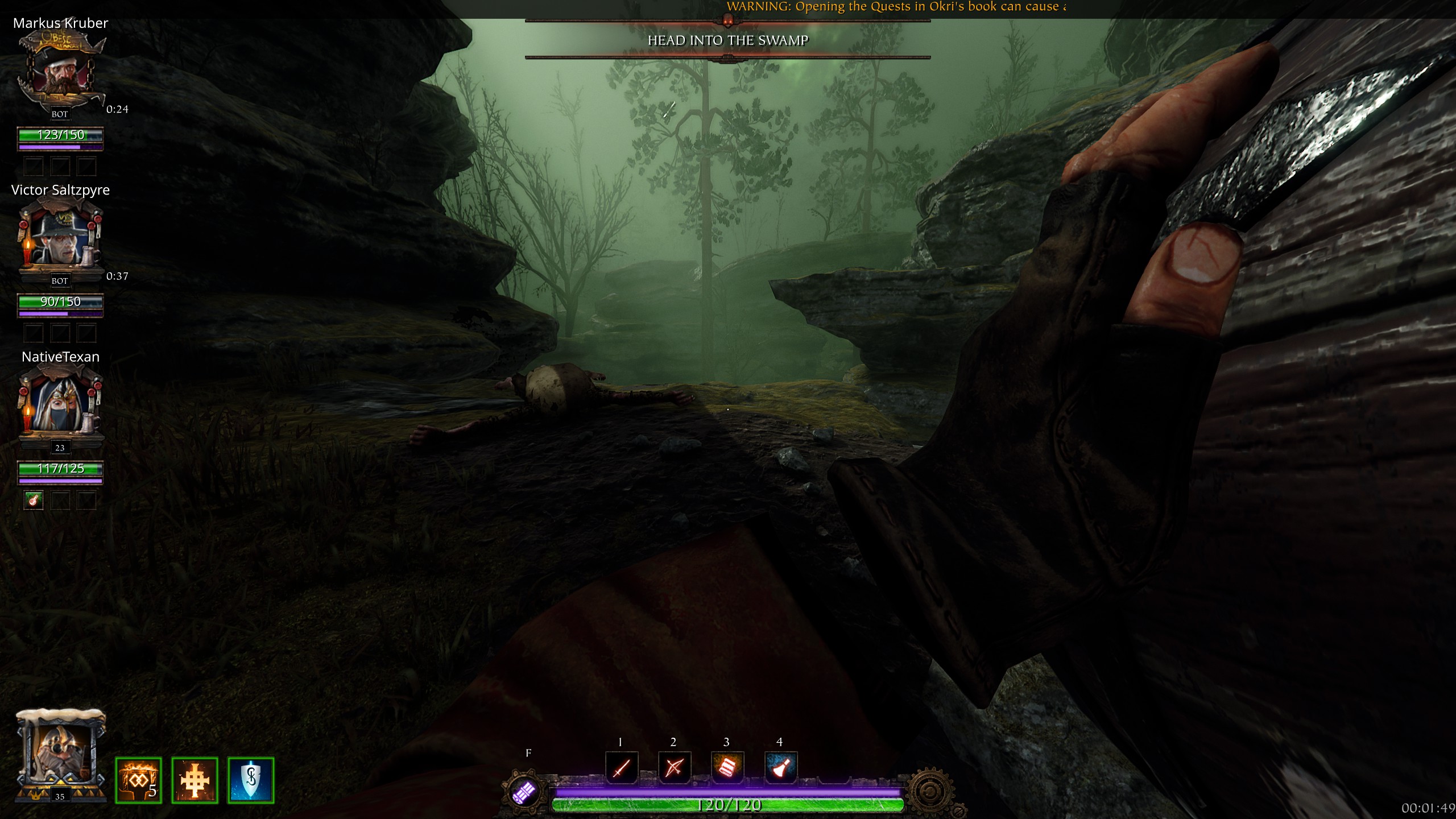Screen dimensions: 1456x819
Task: Select the glowing cross buff icon
Action: coord(195,780)
